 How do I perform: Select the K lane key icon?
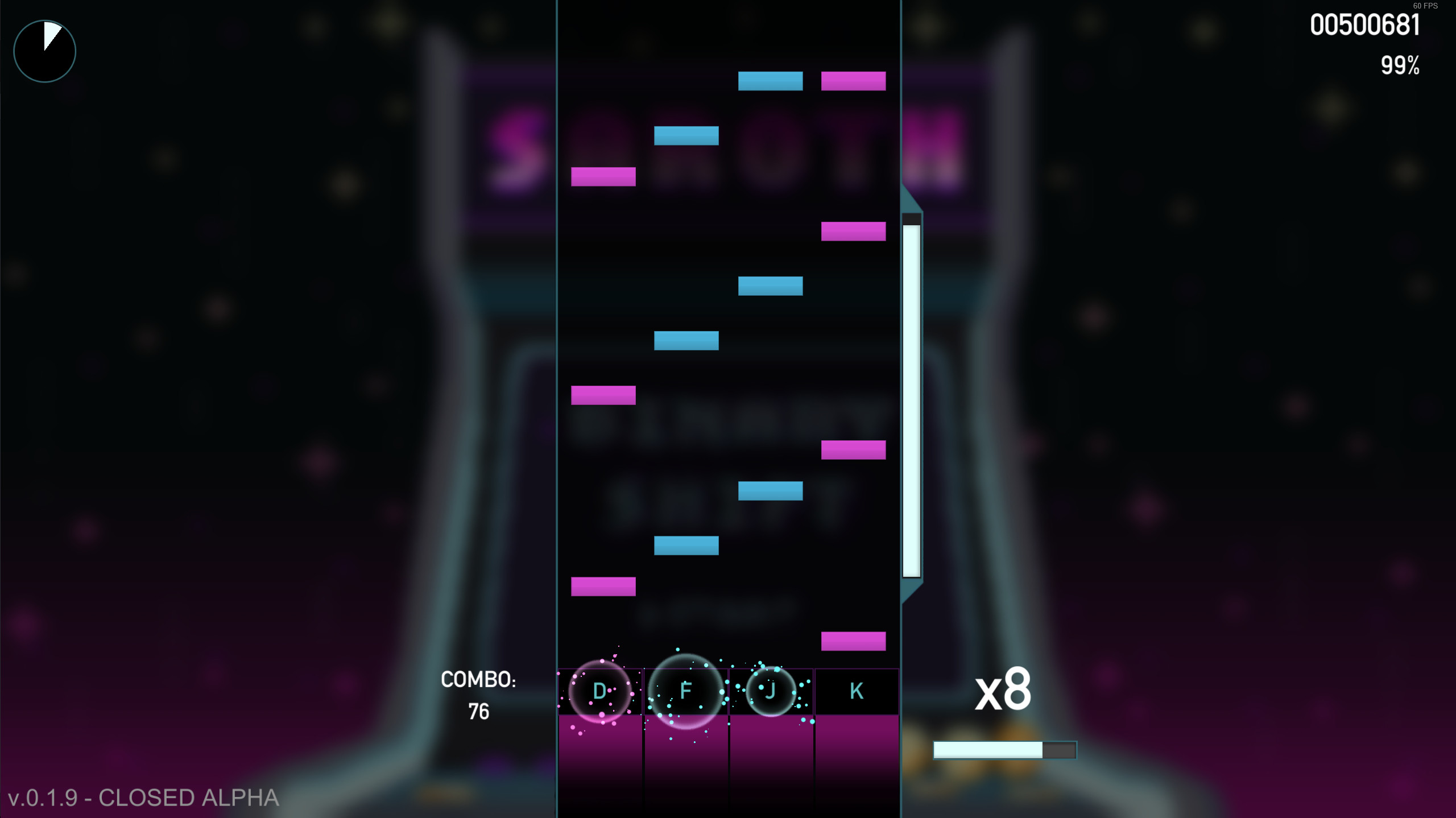tap(857, 691)
